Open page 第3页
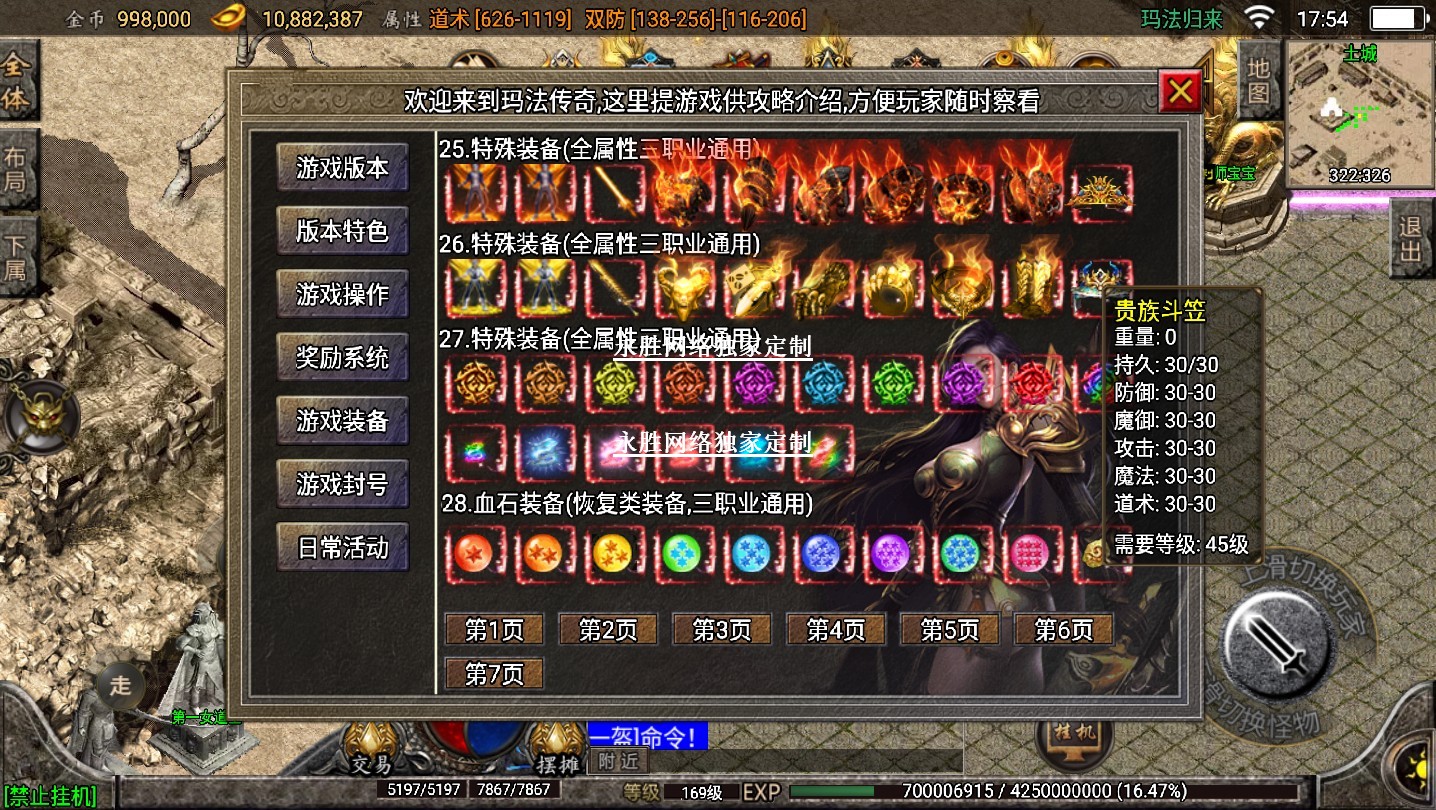 (x=722, y=630)
